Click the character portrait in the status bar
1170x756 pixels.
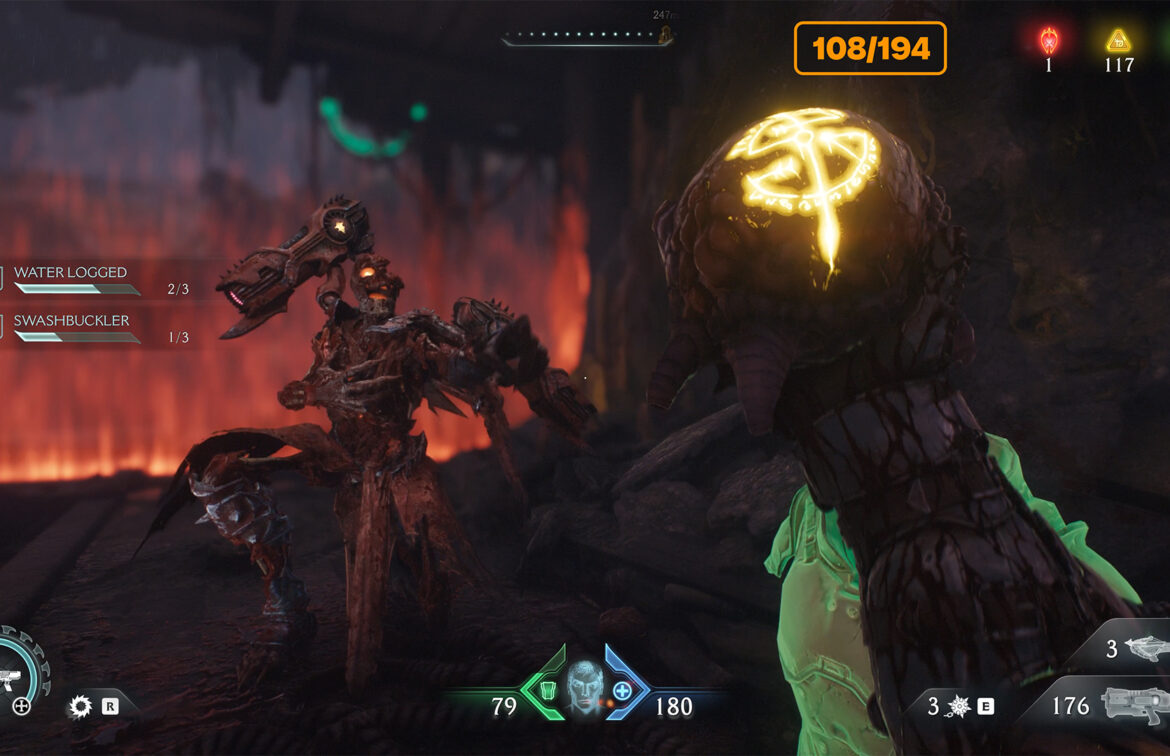tap(583, 689)
